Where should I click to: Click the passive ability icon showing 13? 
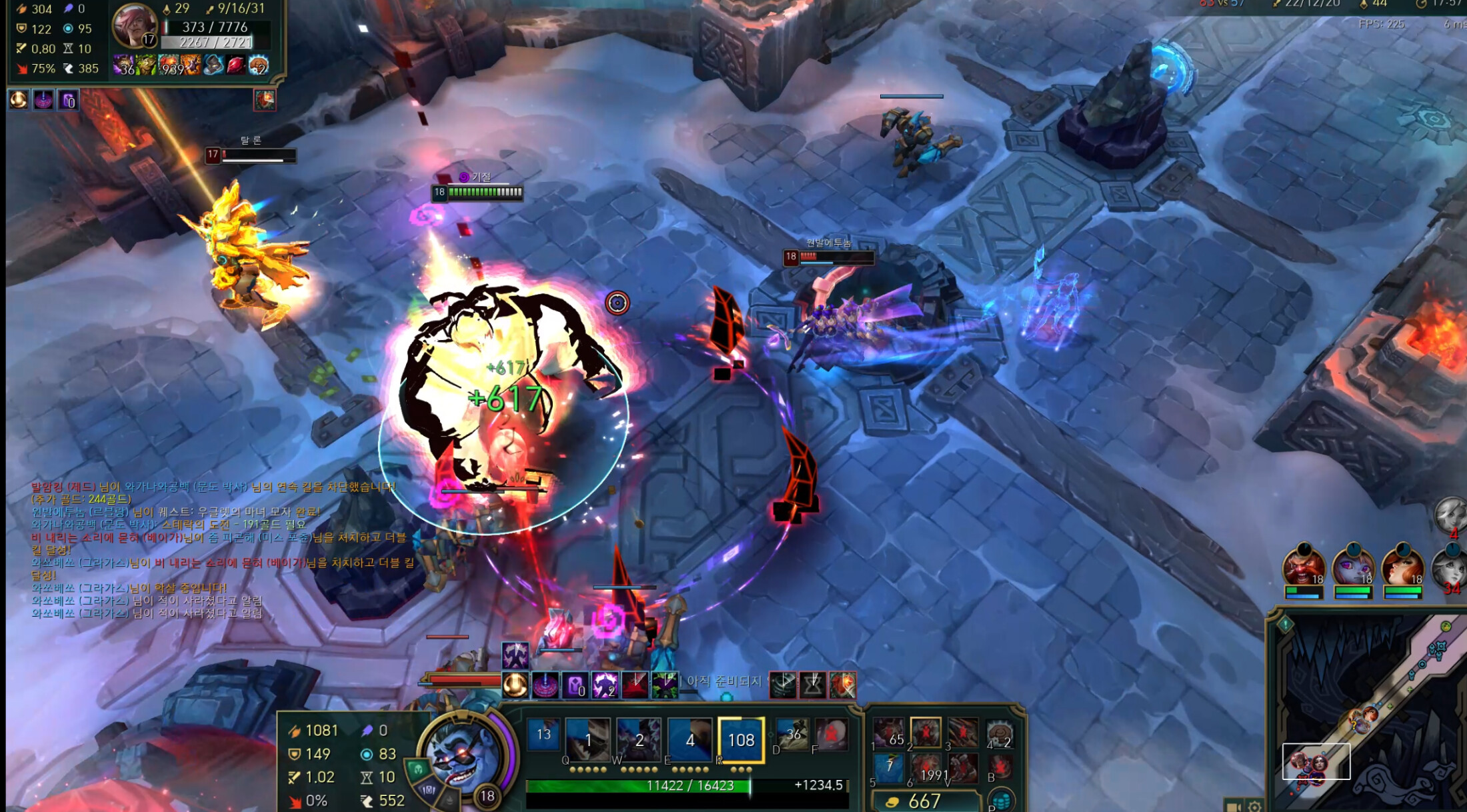[543, 735]
